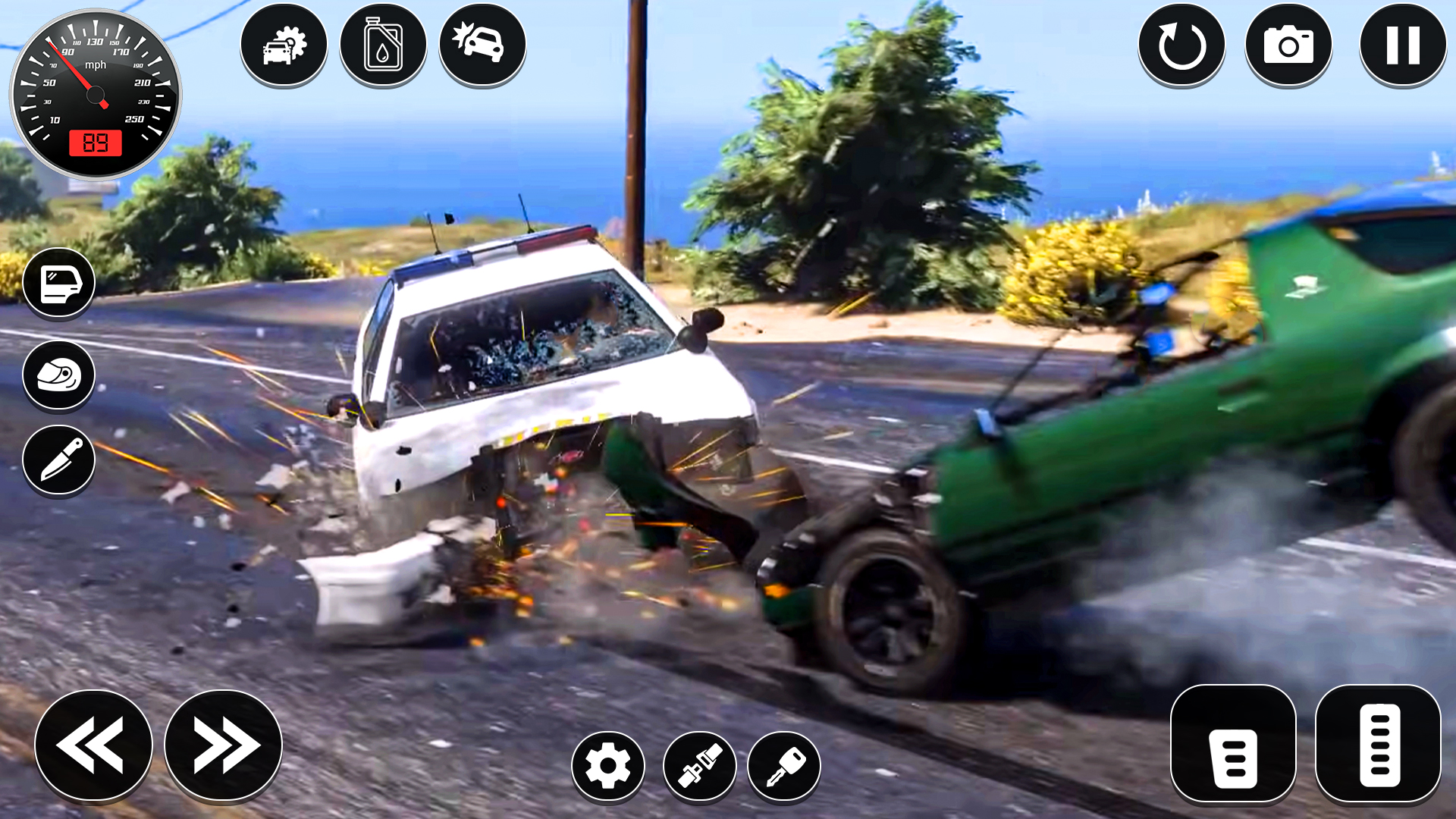Take a screenshot with the camera icon
The image size is (1456, 819).
pos(1290,45)
